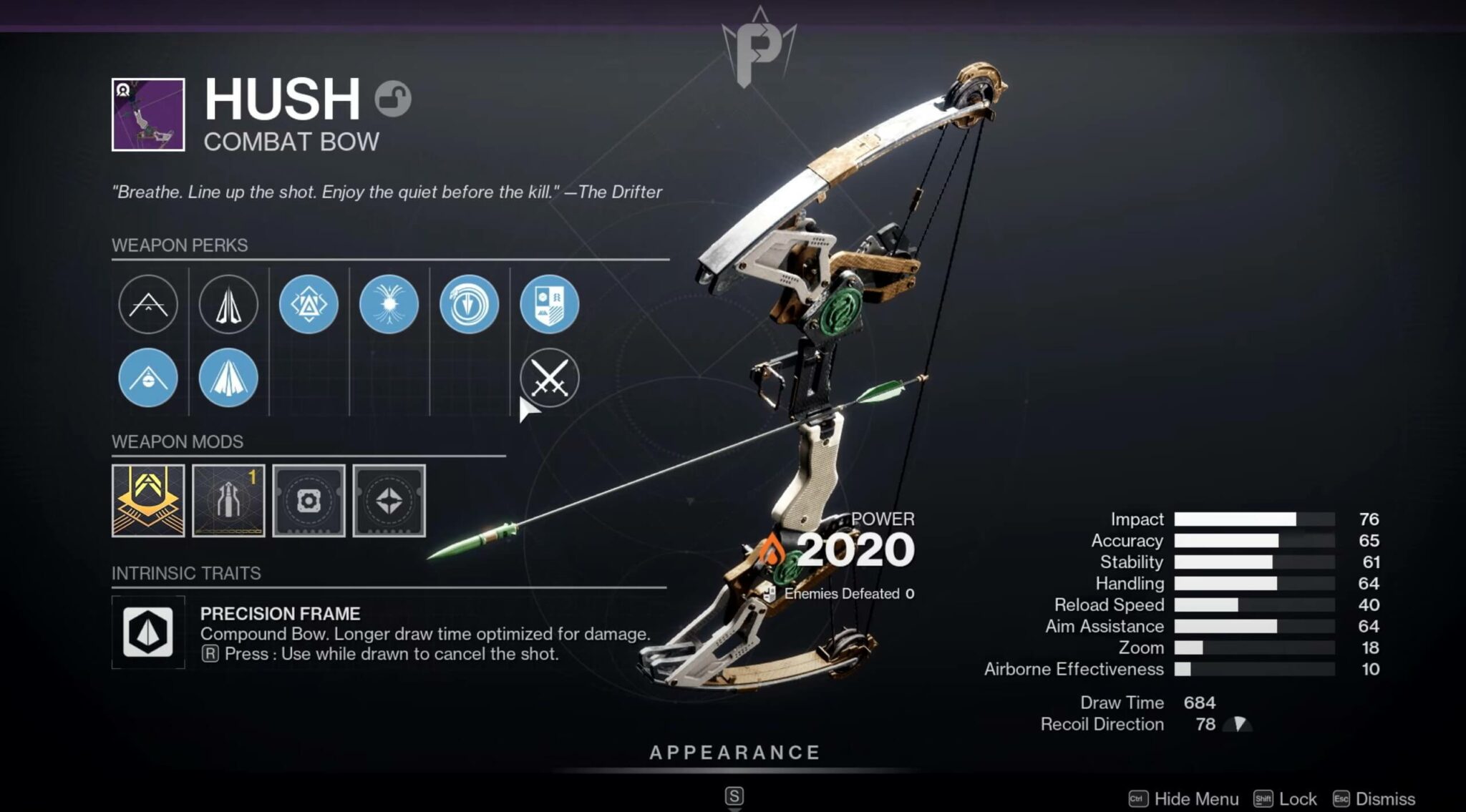Select the equipped arrow mod showing 1
The width and height of the screenshot is (1466, 812).
coord(229,501)
